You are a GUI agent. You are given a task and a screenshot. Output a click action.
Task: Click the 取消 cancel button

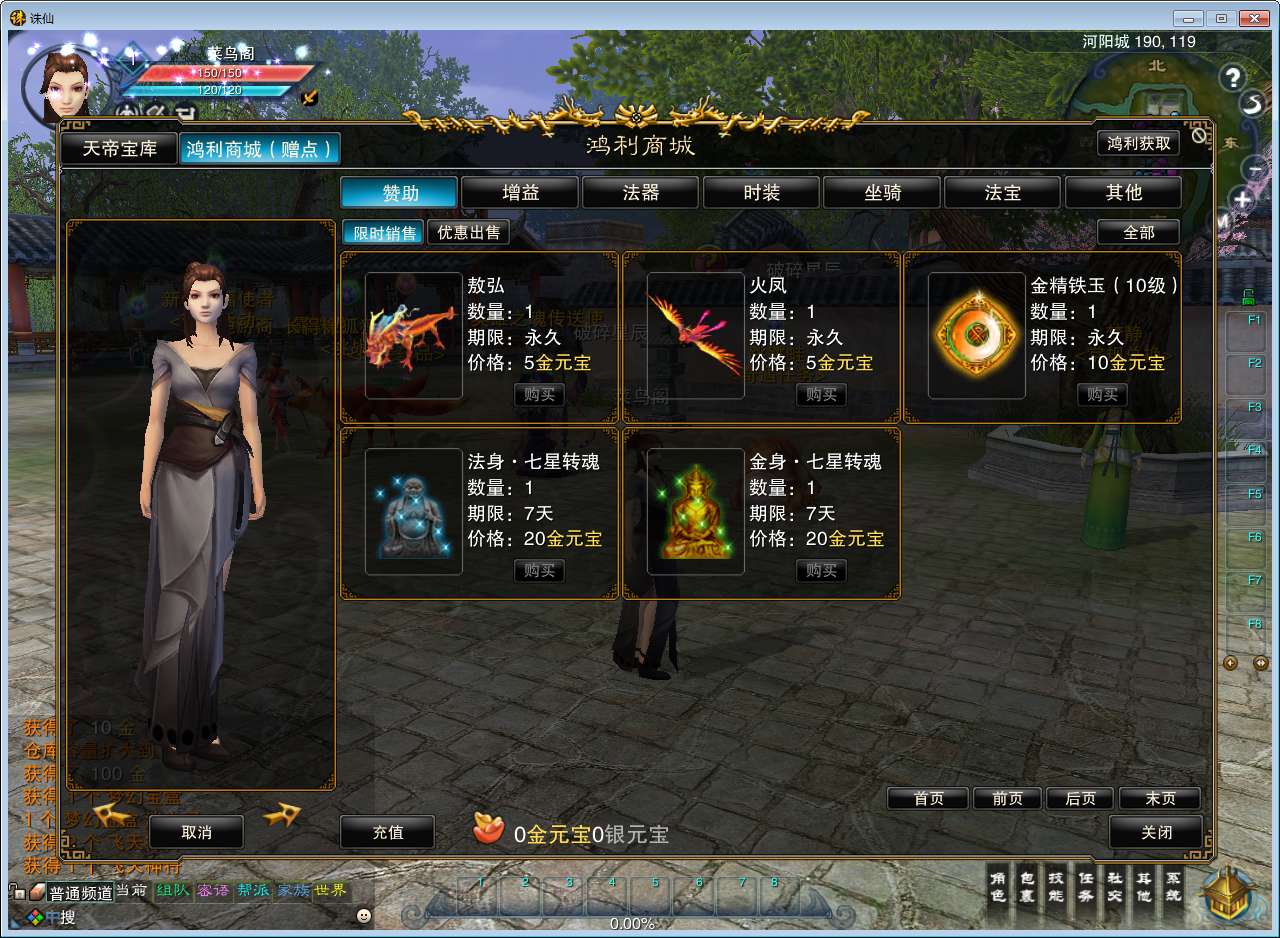coord(196,832)
